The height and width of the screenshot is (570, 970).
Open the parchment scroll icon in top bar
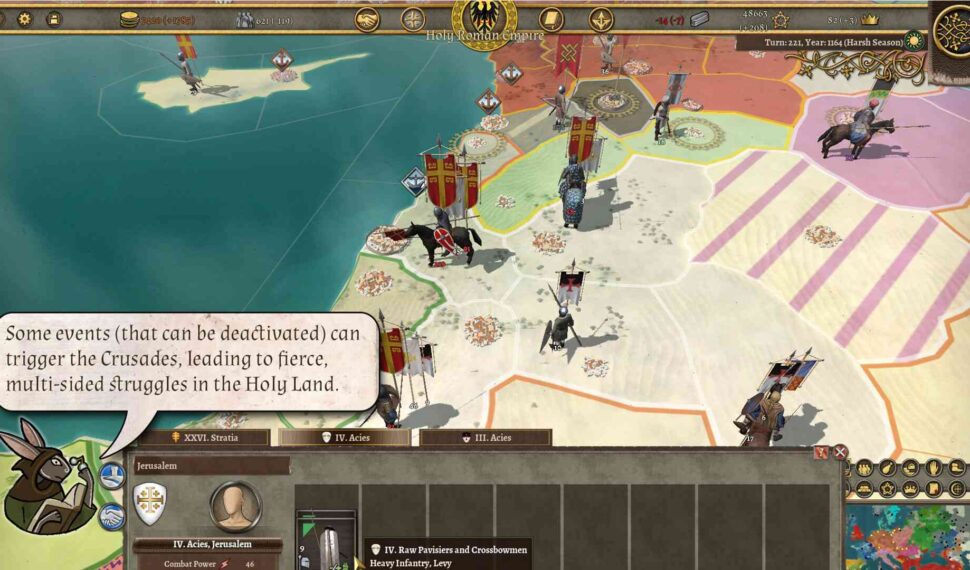click(x=551, y=19)
